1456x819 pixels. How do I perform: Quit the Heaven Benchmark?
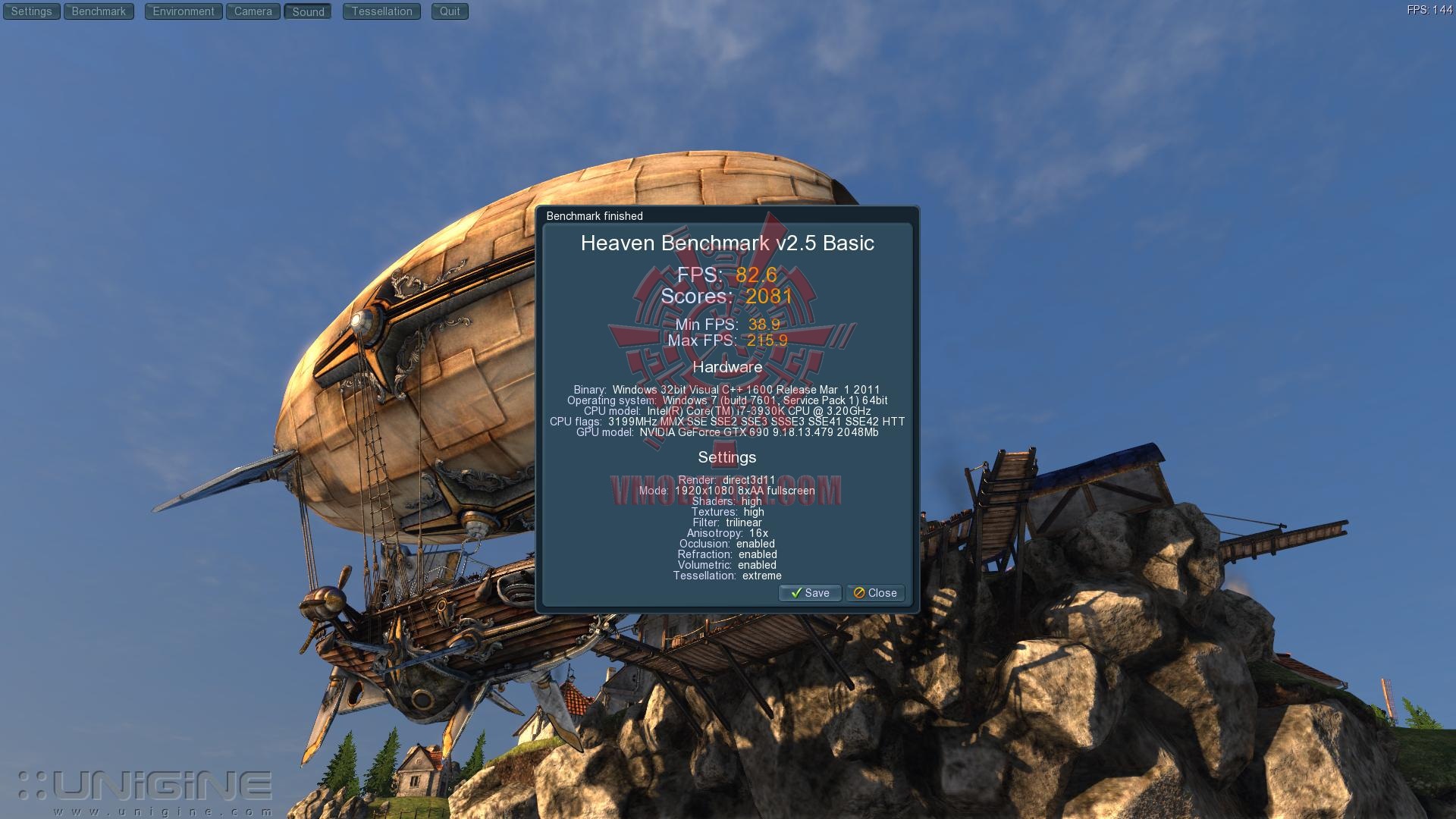(x=450, y=11)
